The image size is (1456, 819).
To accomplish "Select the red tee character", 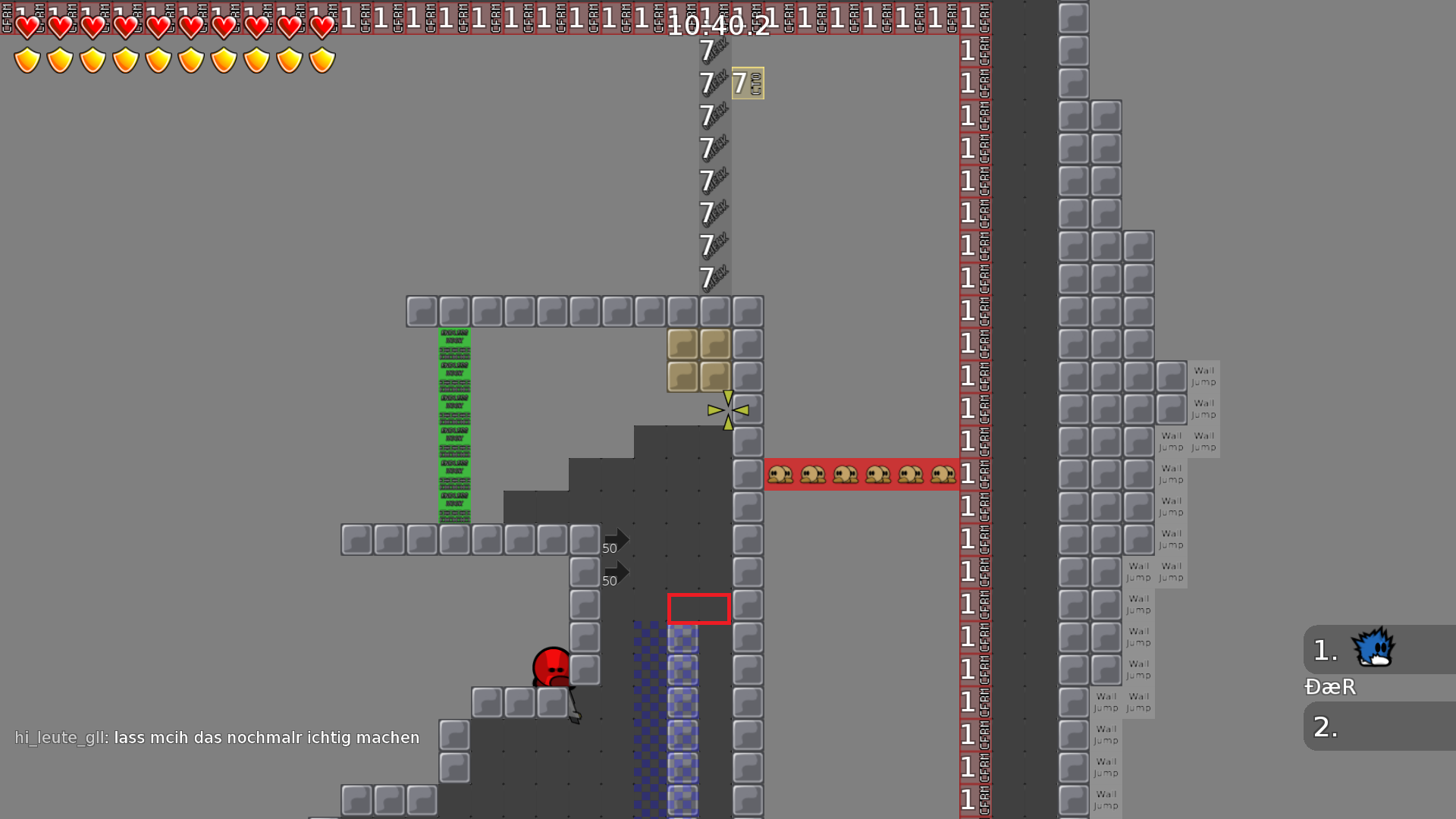I will coord(550,667).
